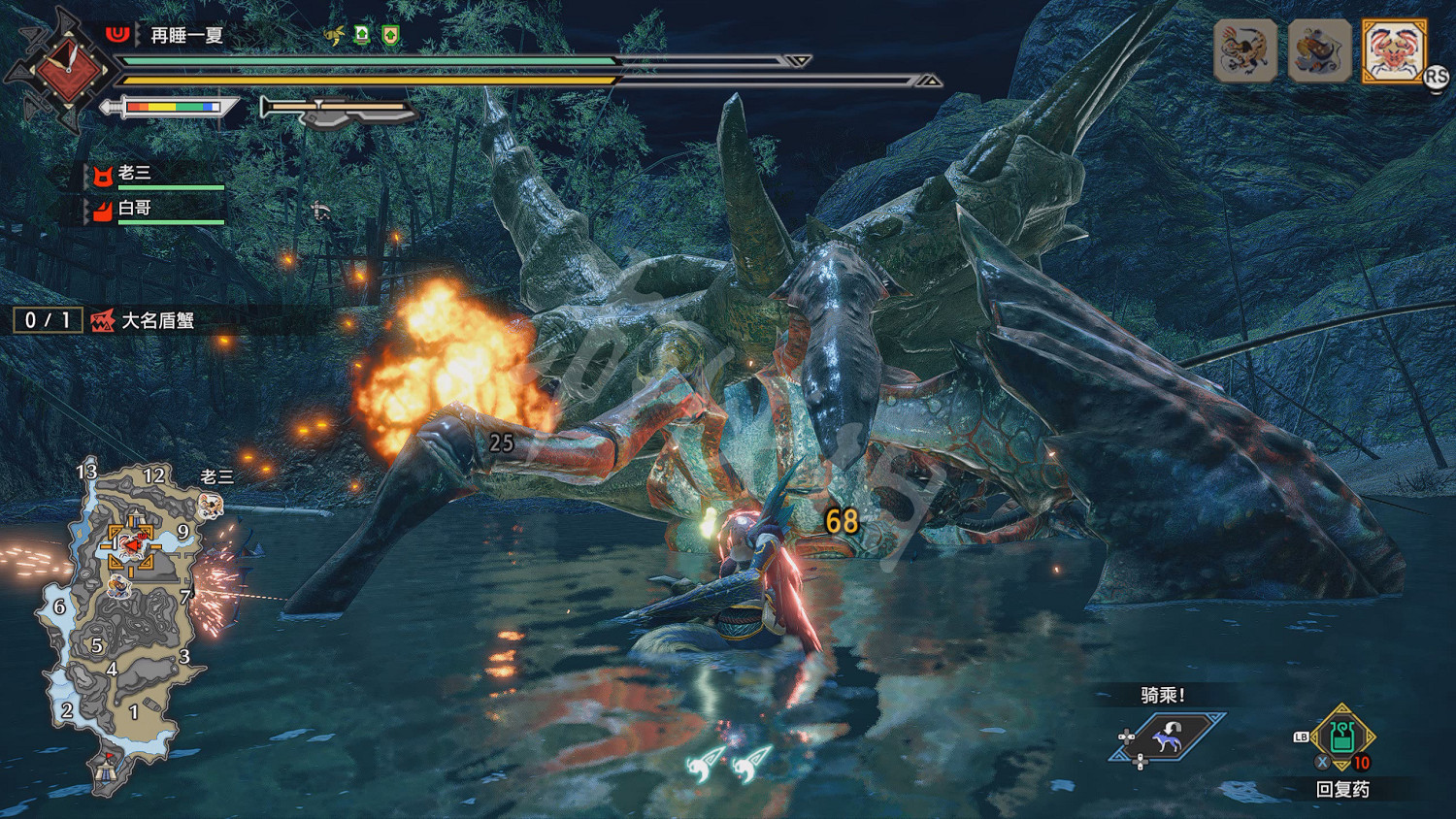Click the wirebug icons above the player

click(729, 765)
